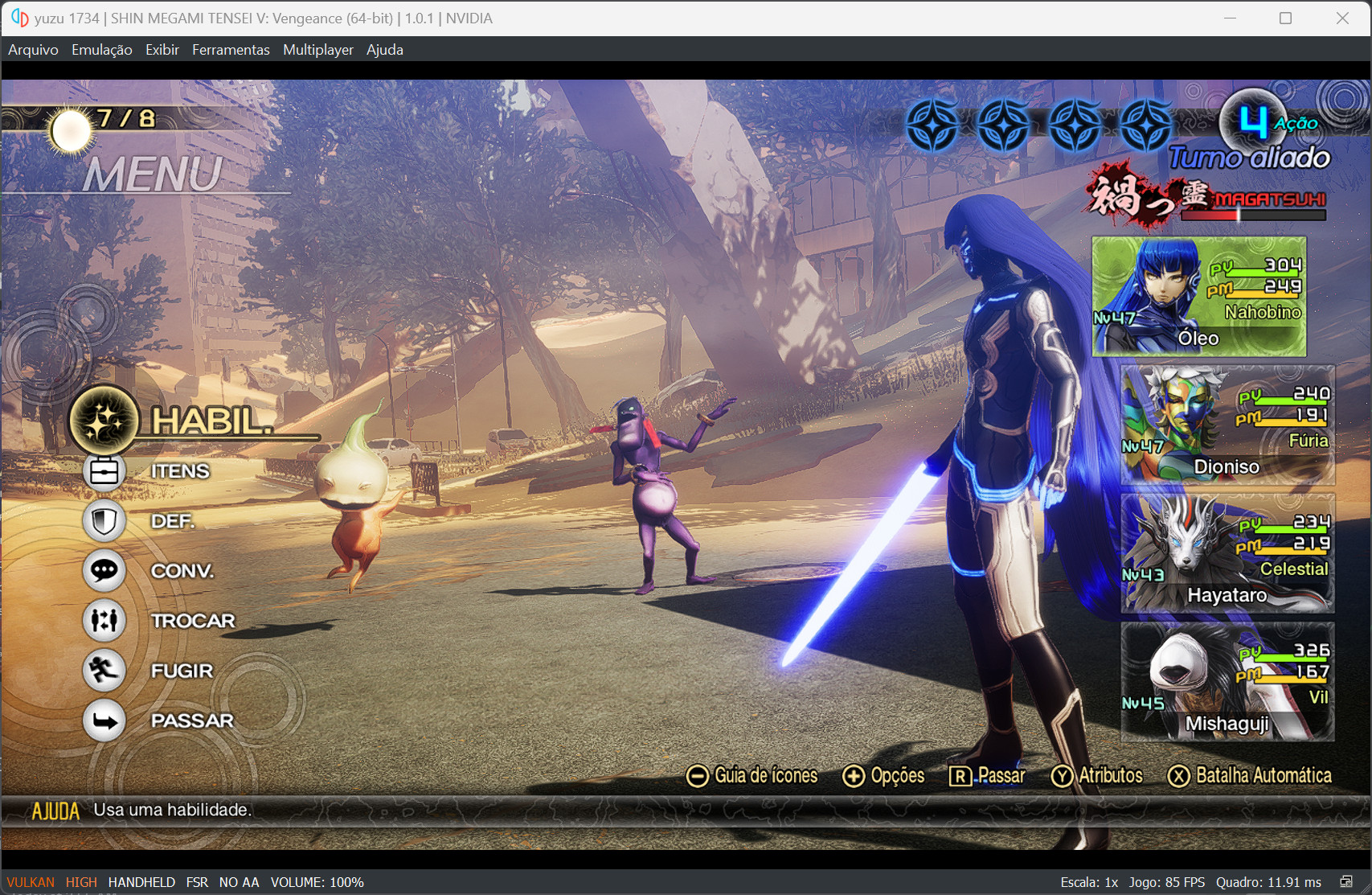Open the ITENS bag icon
Screen dimensions: 1372x895
[x=104, y=470]
